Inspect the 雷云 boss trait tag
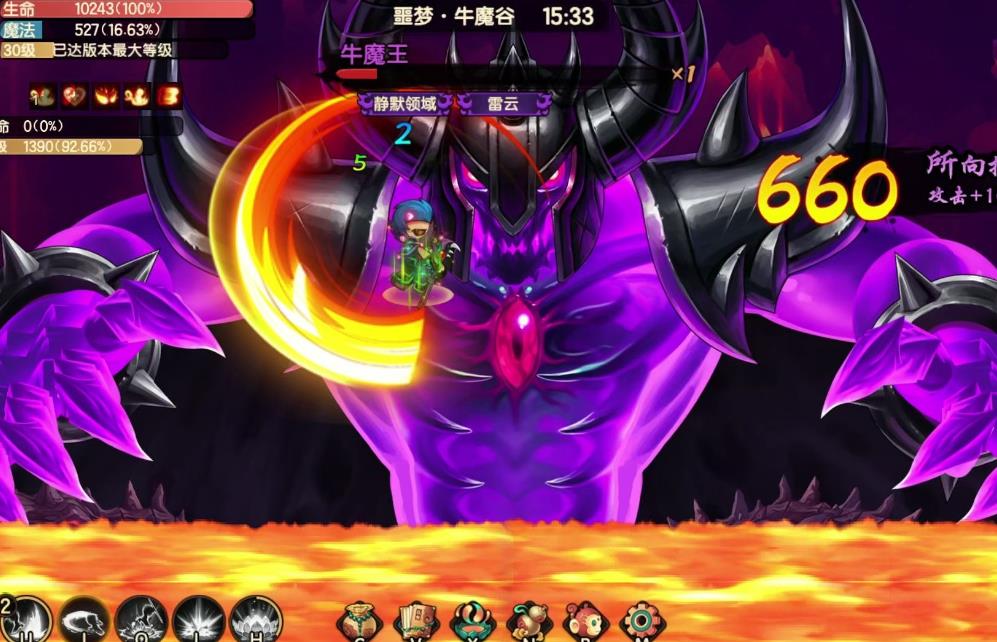The width and height of the screenshot is (997, 642). [x=505, y=103]
